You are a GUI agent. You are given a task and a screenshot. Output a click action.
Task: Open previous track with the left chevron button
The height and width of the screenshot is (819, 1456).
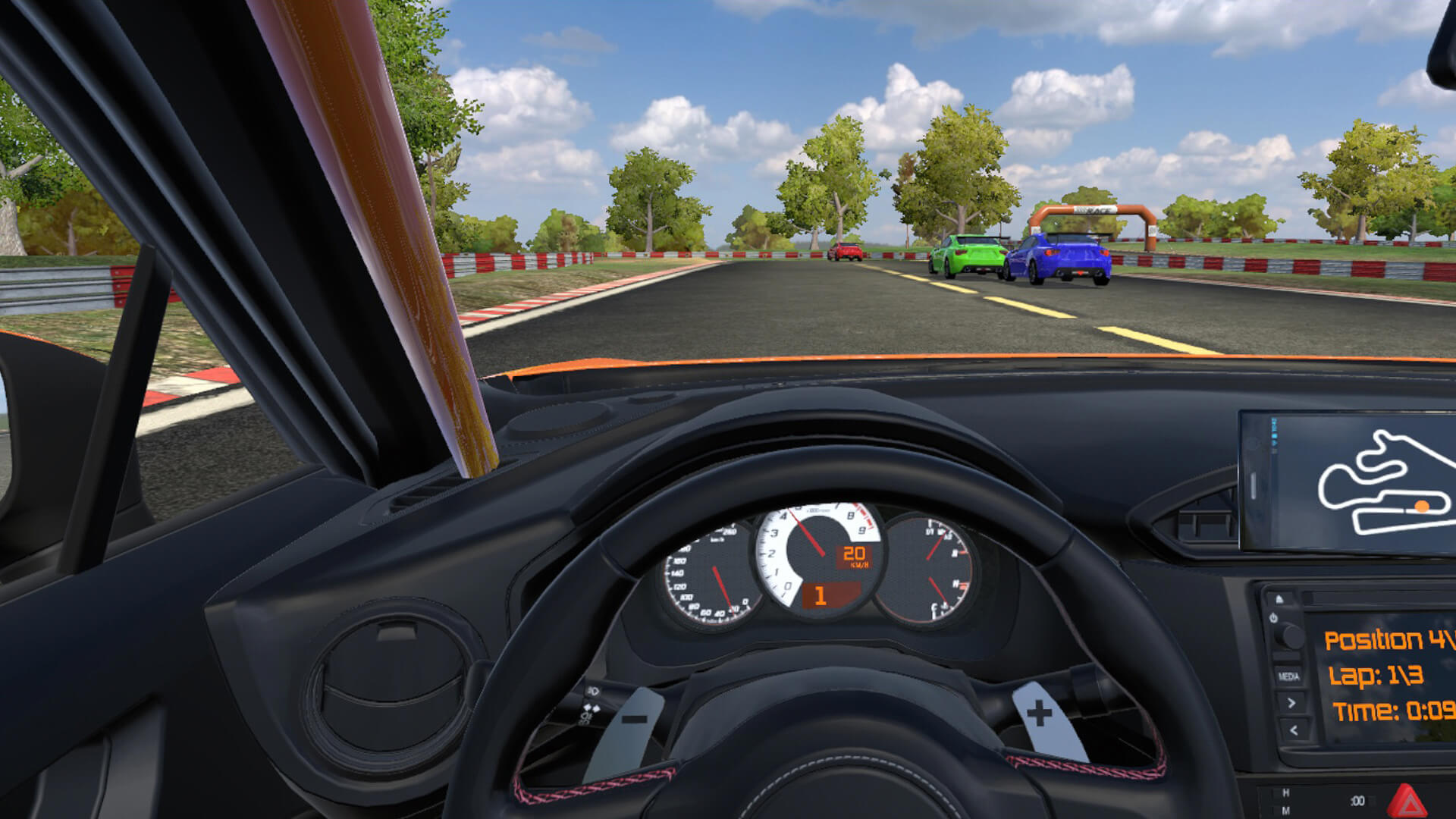[1293, 730]
